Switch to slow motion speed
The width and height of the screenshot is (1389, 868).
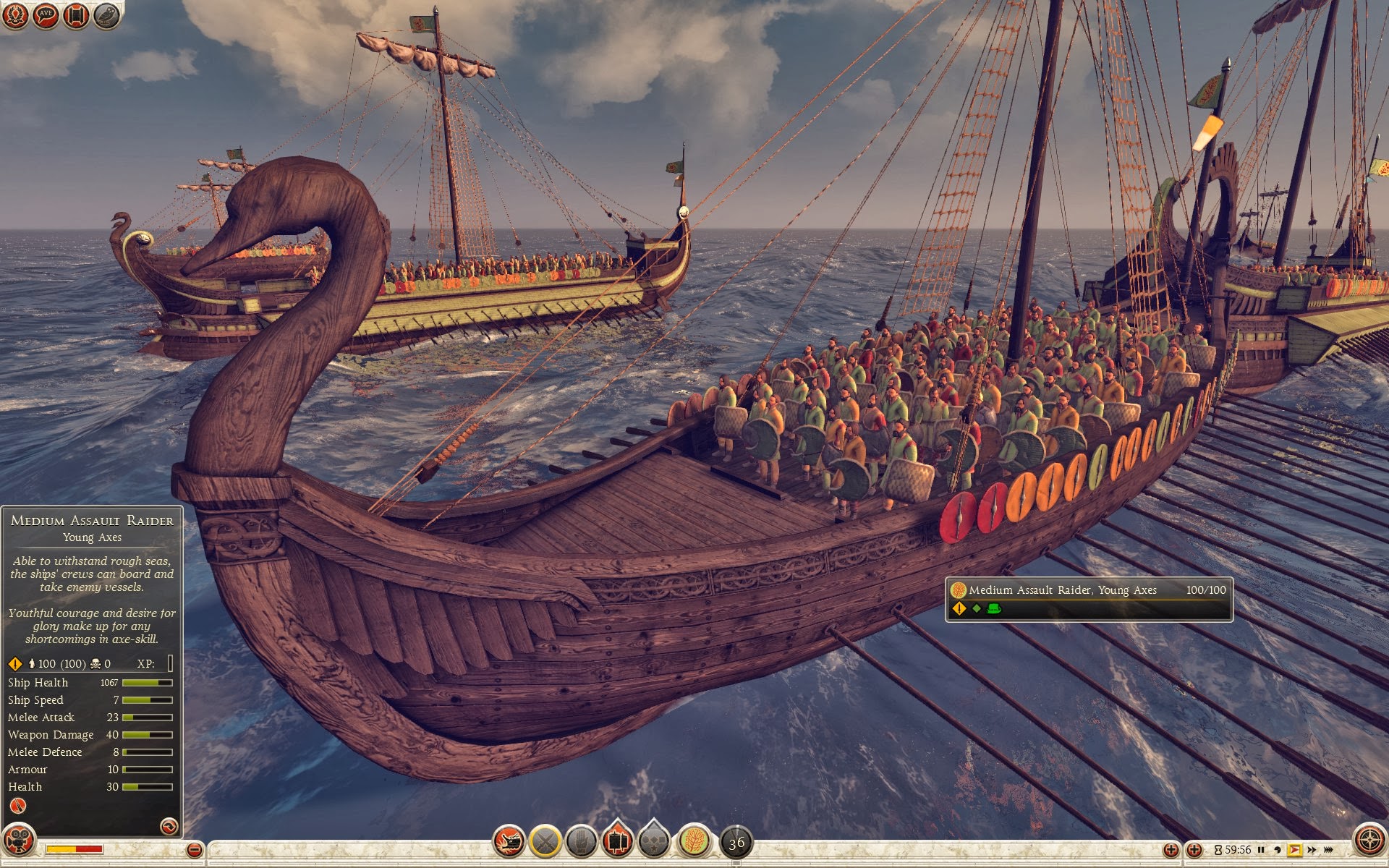pyautogui.click(x=1277, y=850)
